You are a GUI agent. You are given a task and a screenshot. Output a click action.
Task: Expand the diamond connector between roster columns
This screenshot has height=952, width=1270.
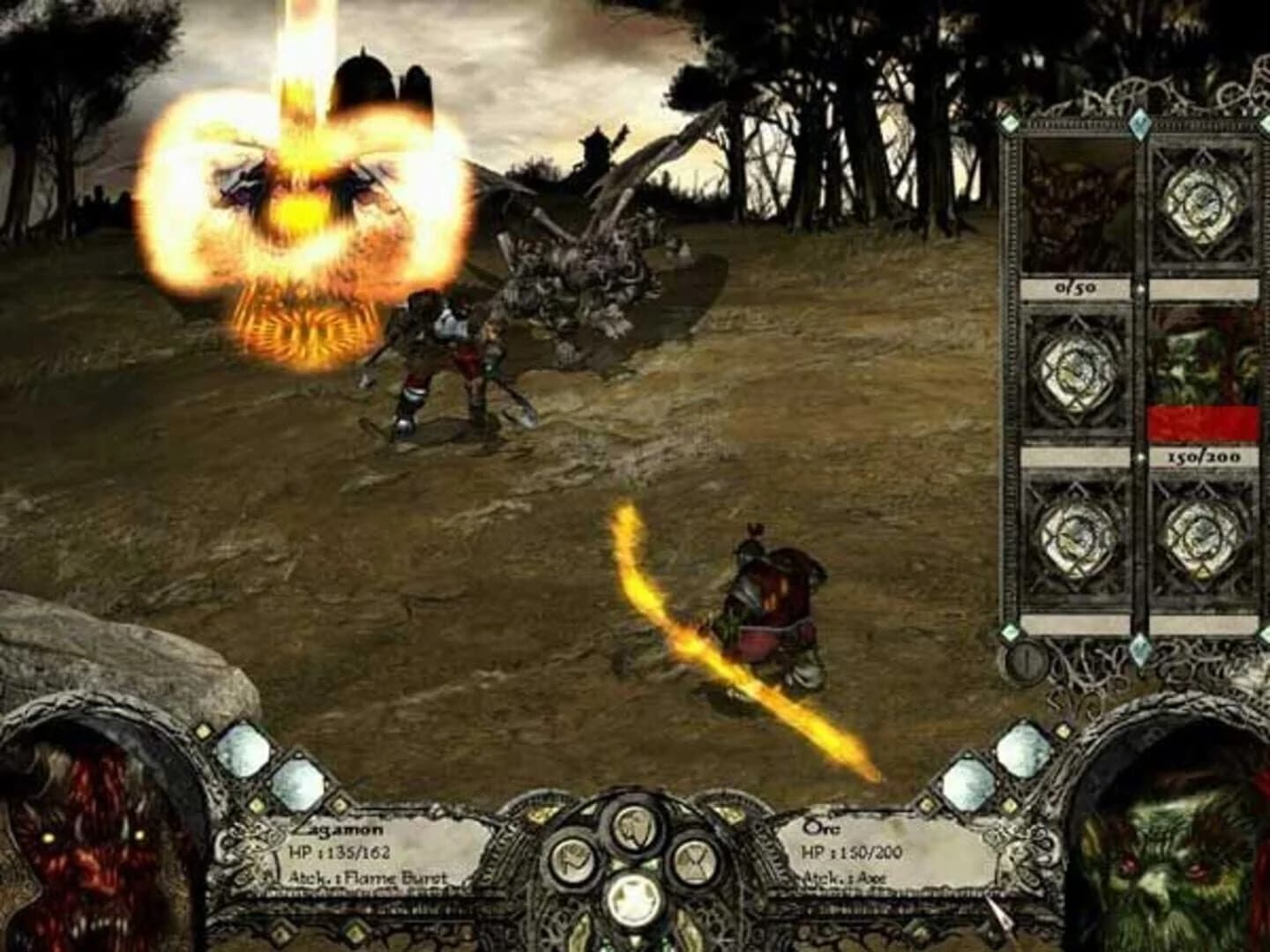tap(1140, 289)
